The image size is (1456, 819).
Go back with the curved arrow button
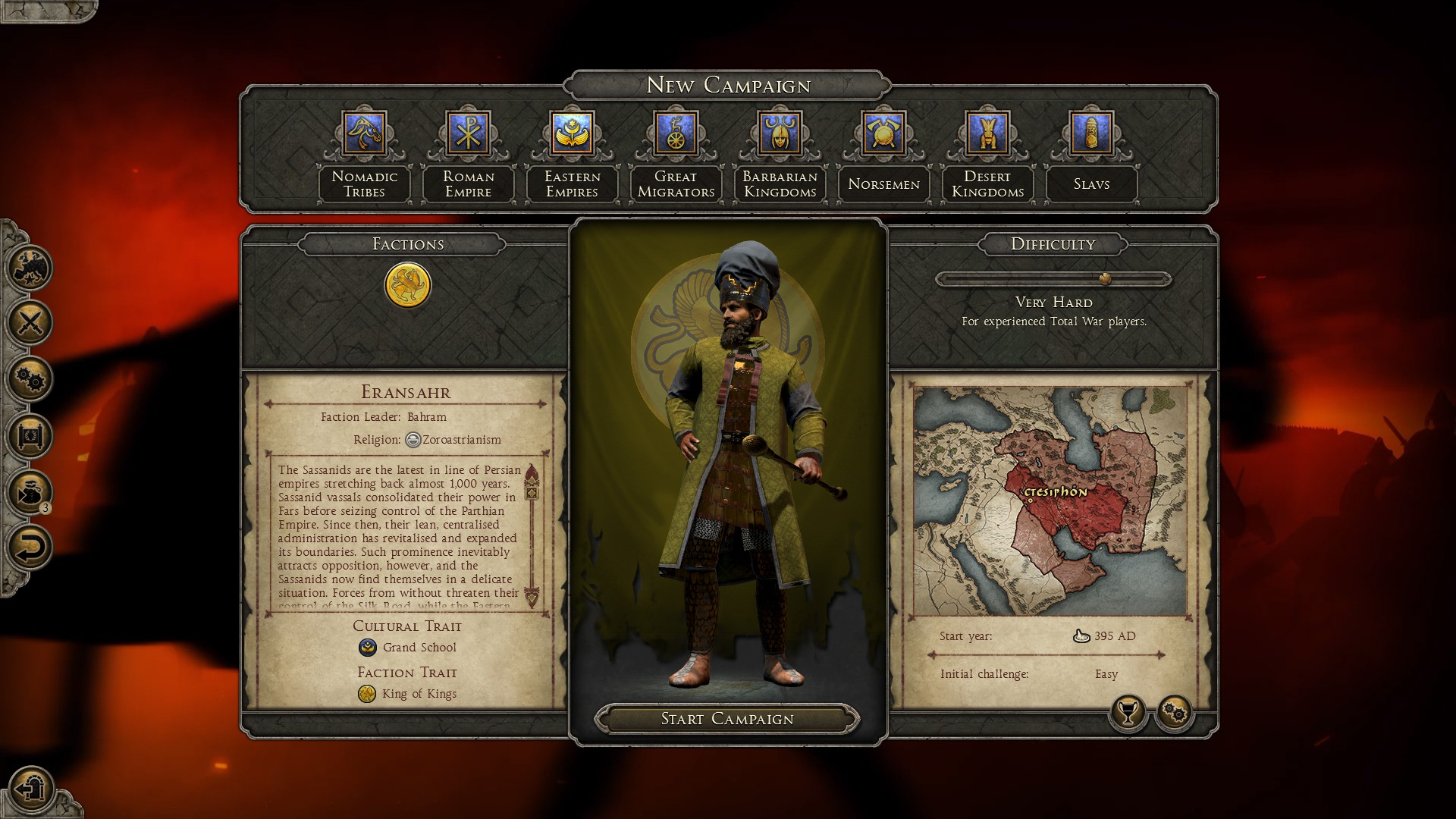tap(30, 548)
